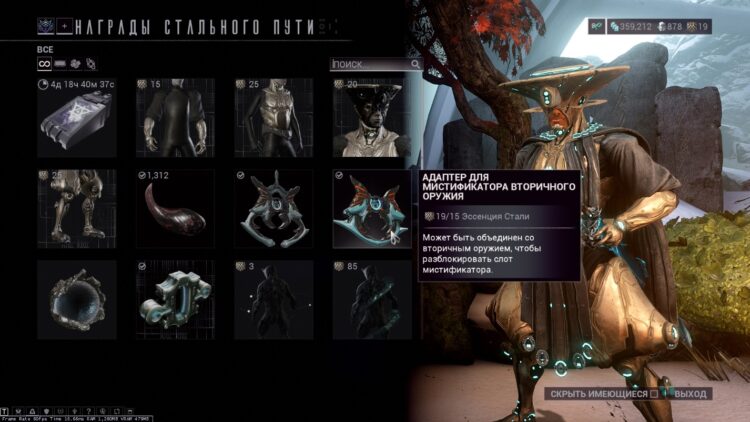Select the teal mechanical clamp reward
Image resolution: width=750 pixels, height=422 pixels.
(175, 299)
